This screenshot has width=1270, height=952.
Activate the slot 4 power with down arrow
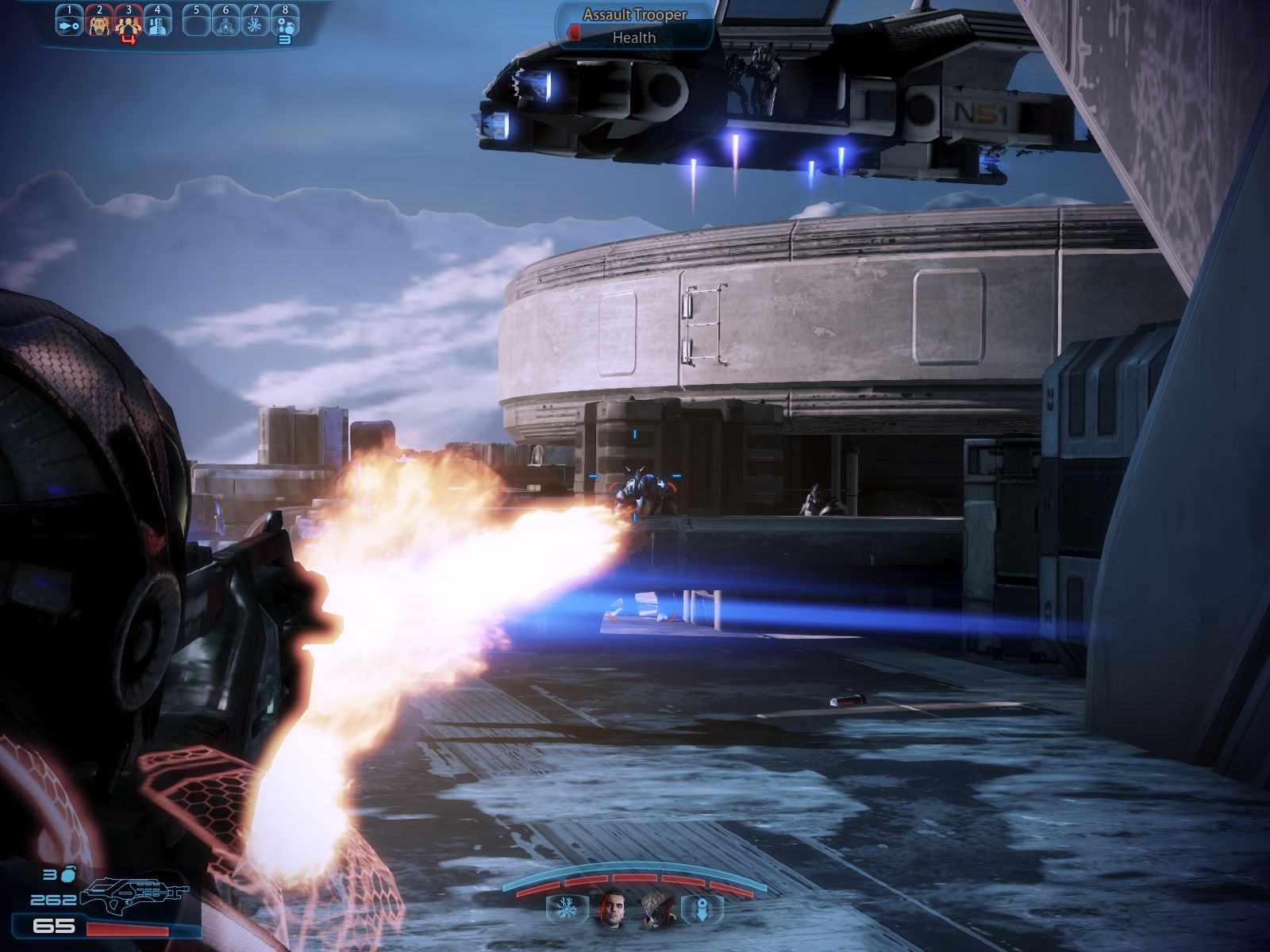pyautogui.click(x=158, y=24)
